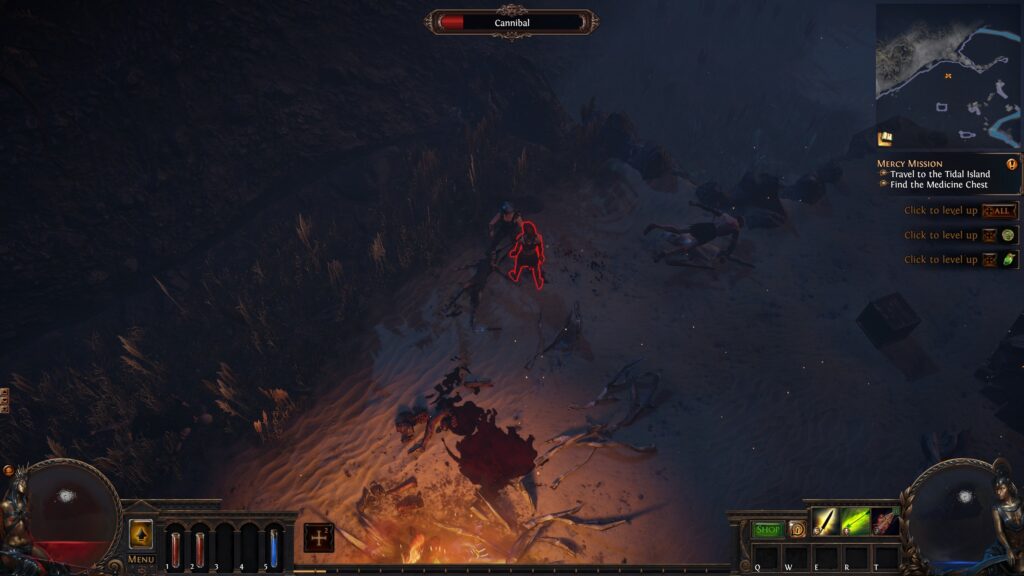Activate the red skill icon
Screen dimensions: 1024x576
[x=885, y=521]
